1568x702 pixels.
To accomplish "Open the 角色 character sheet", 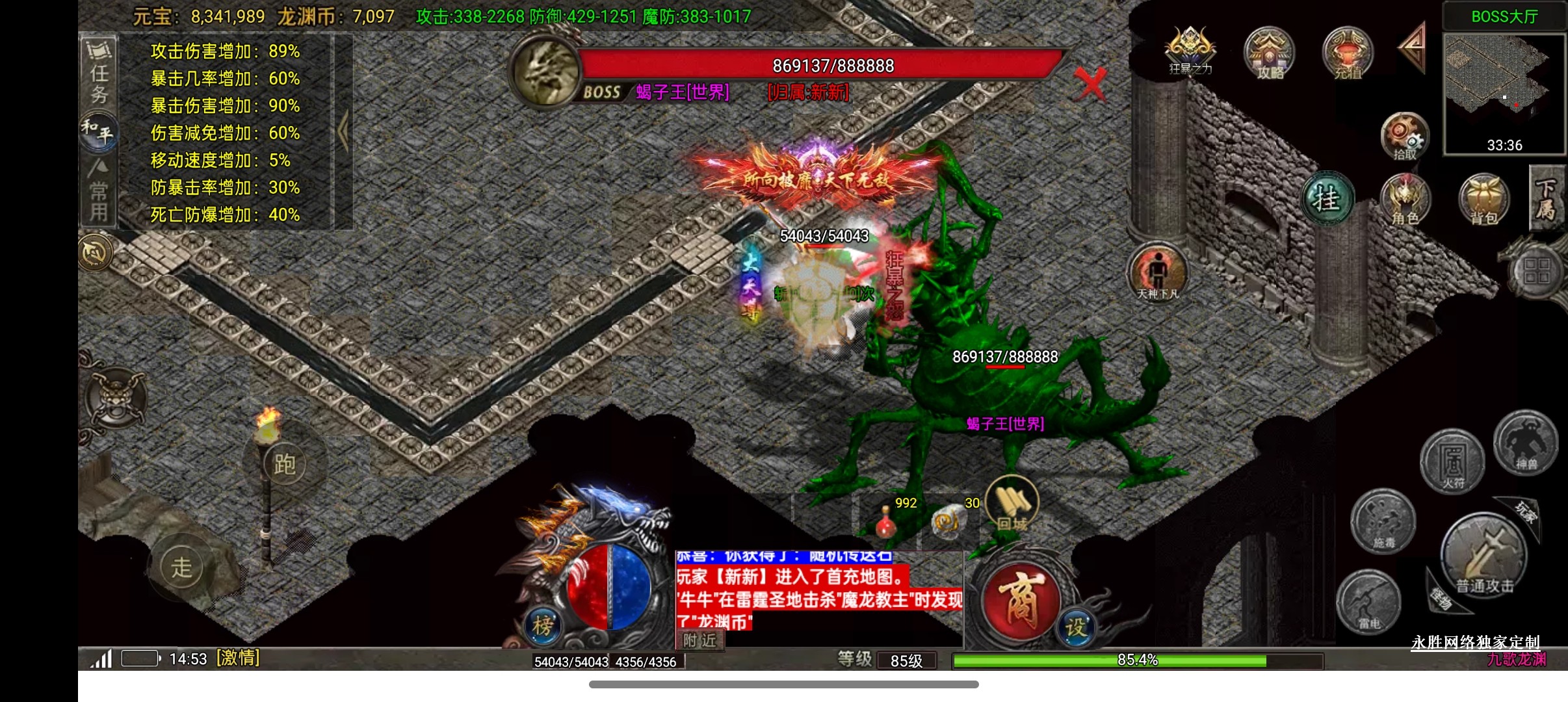I will [1405, 199].
